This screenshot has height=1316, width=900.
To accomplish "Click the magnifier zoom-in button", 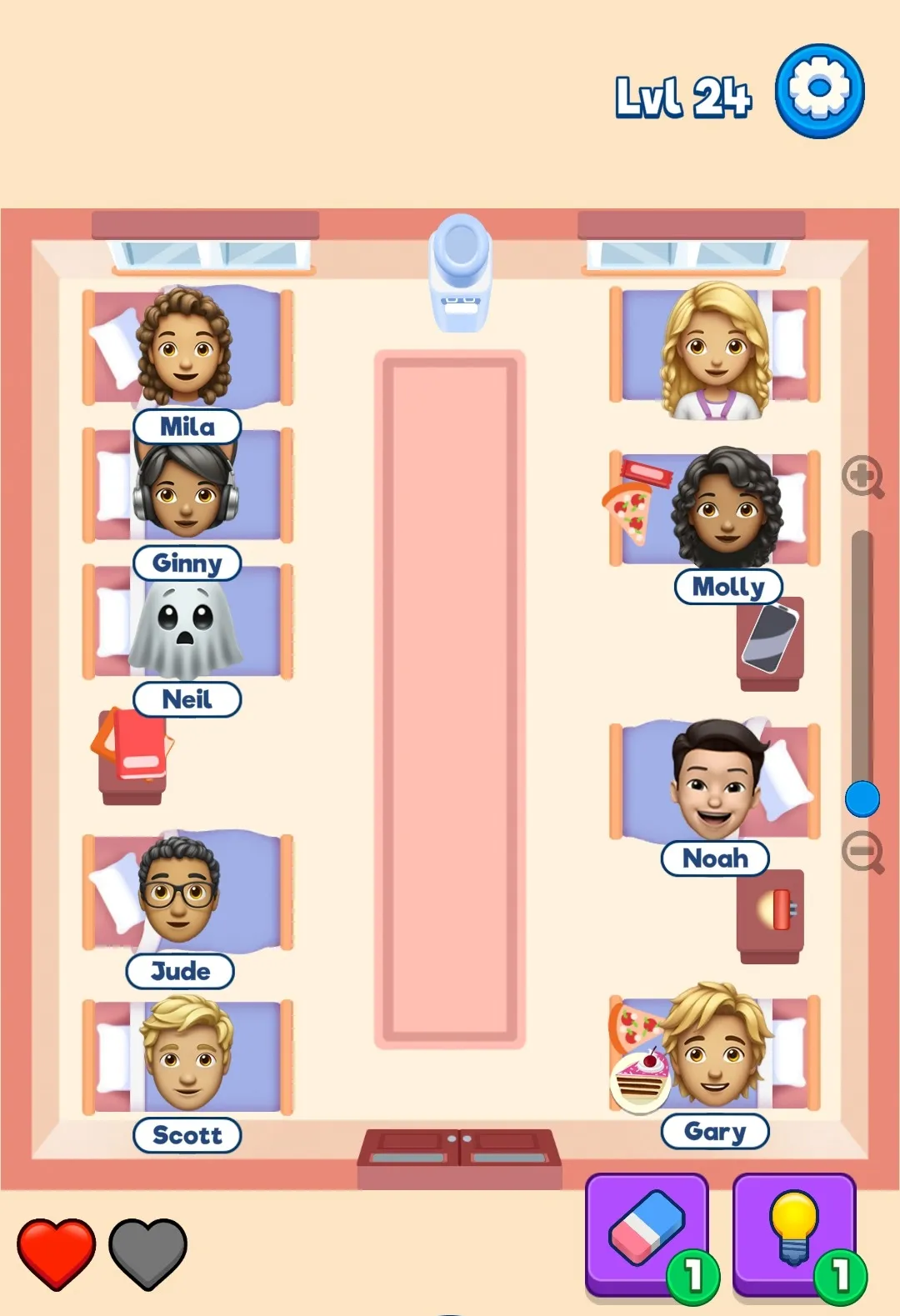I will (862, 477).
